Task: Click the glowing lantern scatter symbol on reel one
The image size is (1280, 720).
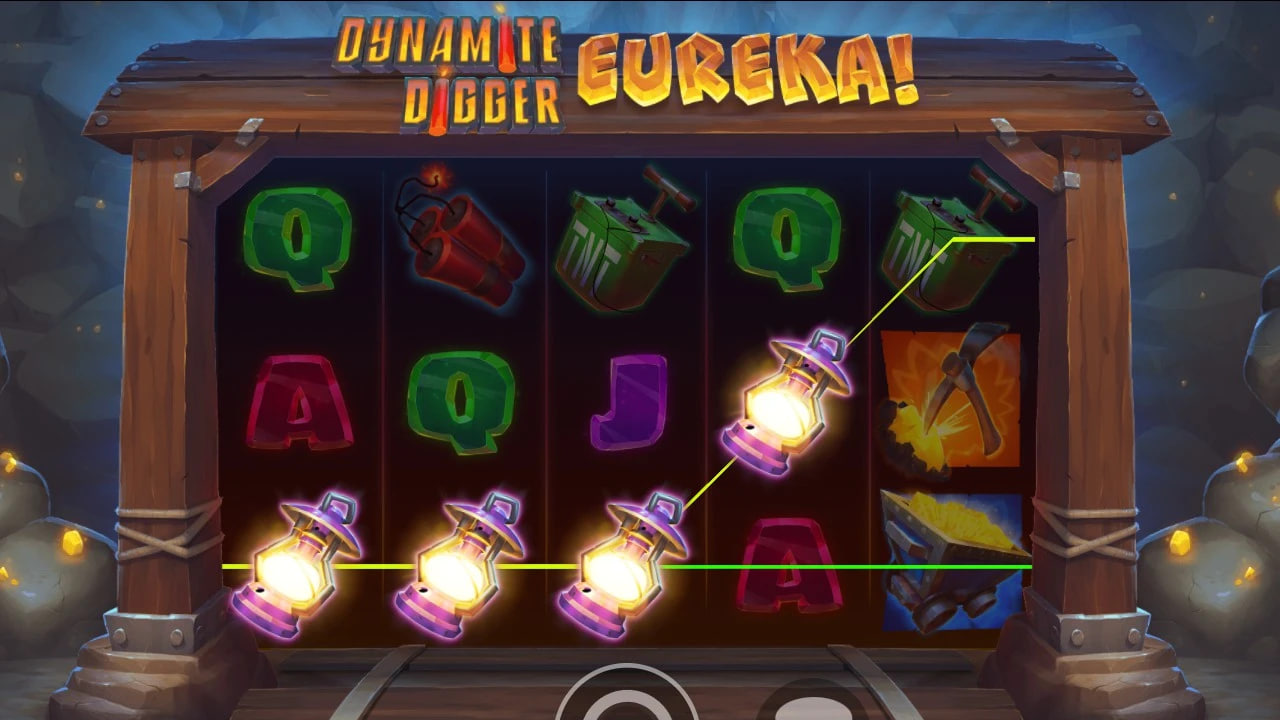Action: tap(300, 565)
